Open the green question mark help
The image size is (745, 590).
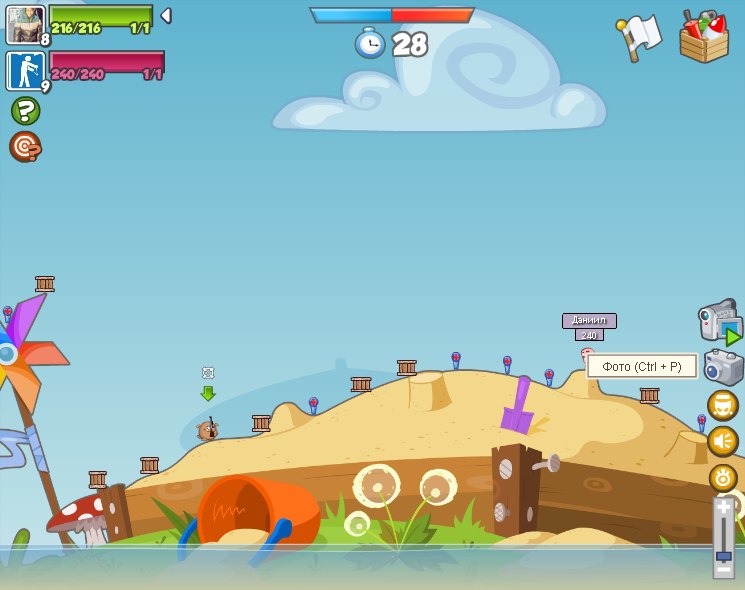[x=25, y=110]
